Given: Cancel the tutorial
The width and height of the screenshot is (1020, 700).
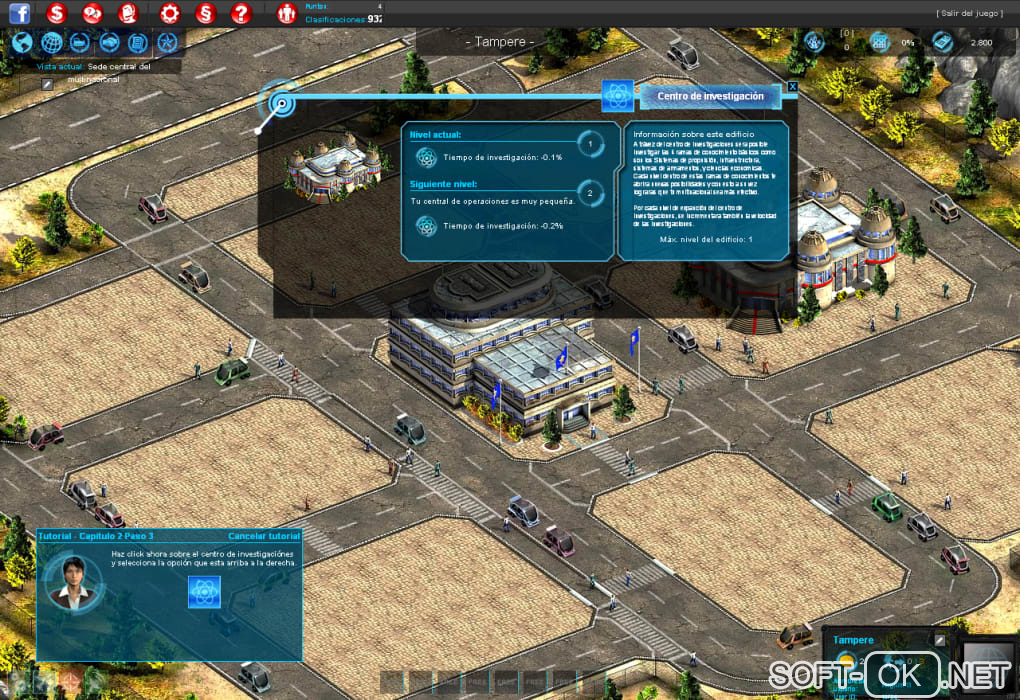Looking at the screenshot, I should click(264, 536).
